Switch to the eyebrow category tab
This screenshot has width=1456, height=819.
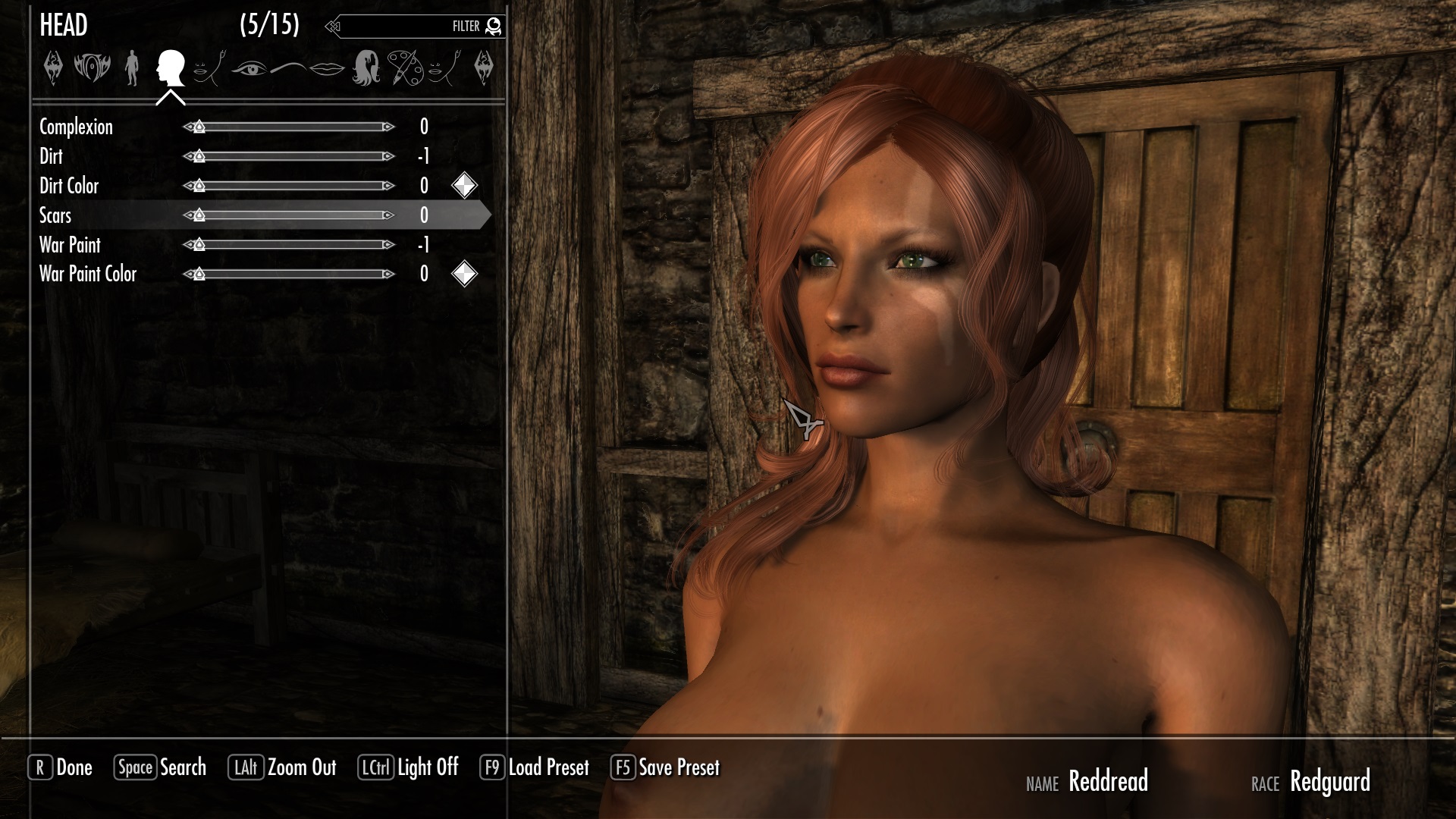(287, 69)
